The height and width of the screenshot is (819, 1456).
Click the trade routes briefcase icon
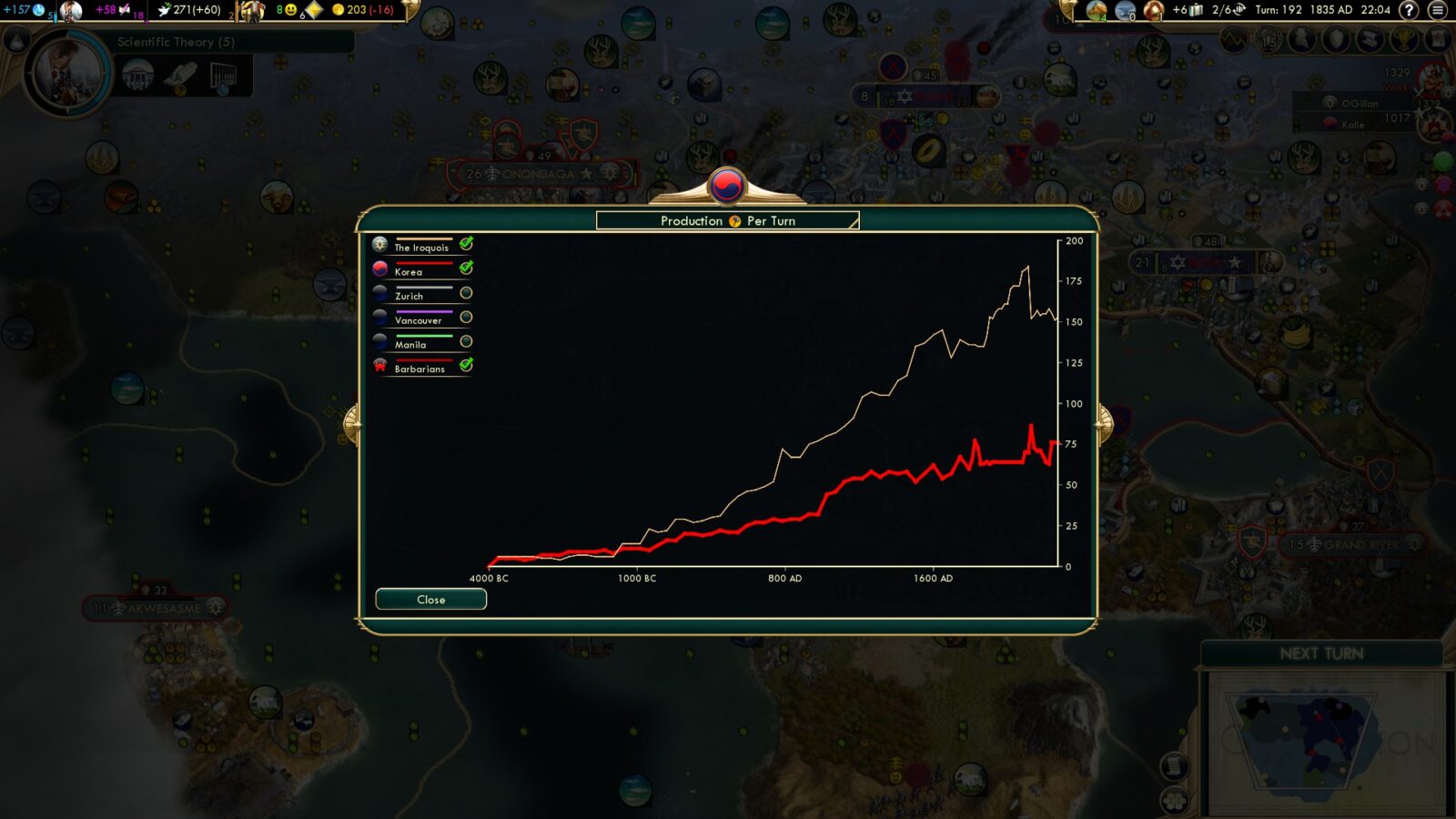point(1194,11)
